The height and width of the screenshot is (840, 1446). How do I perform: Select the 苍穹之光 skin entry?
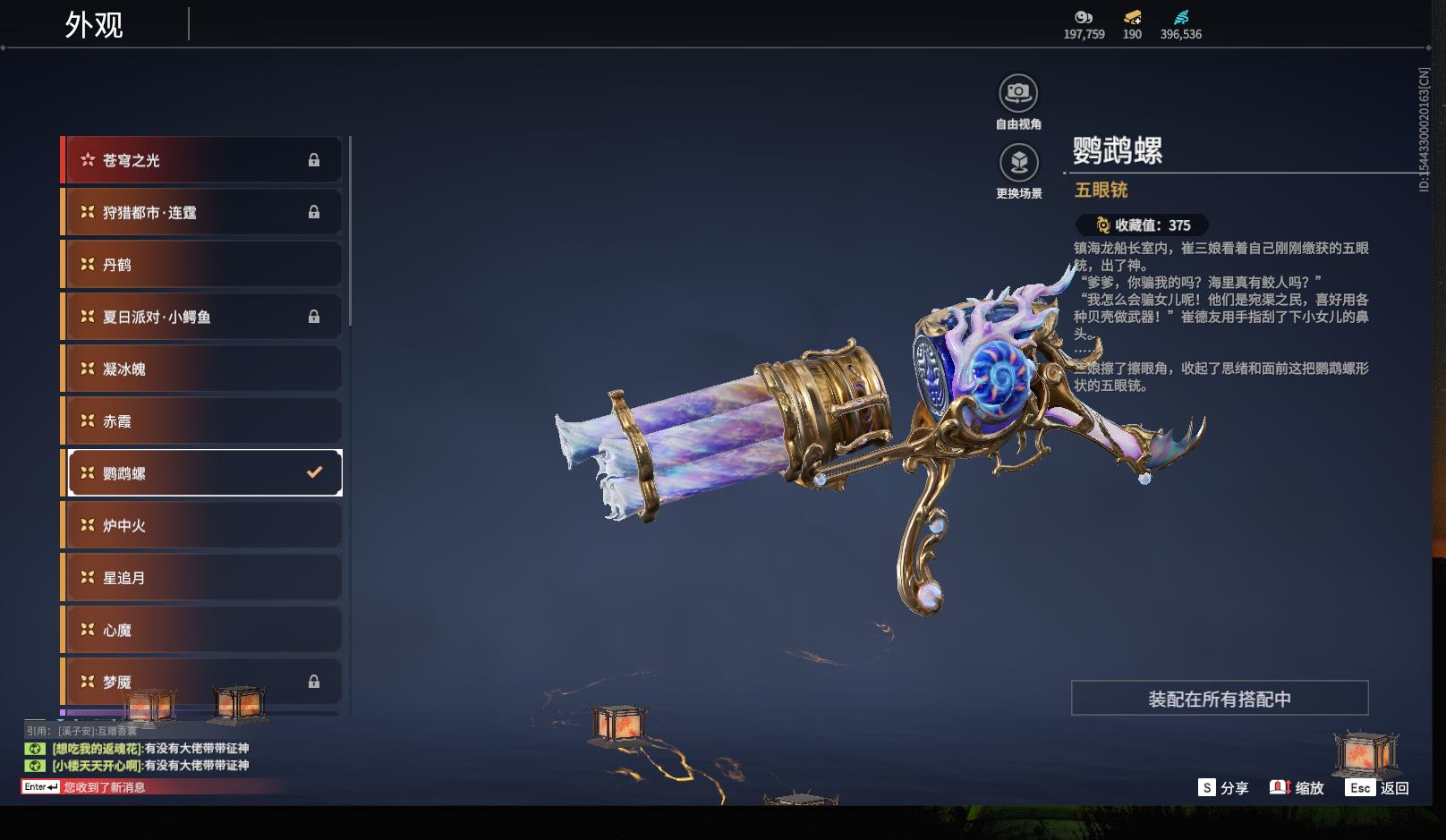coord(202,160)
